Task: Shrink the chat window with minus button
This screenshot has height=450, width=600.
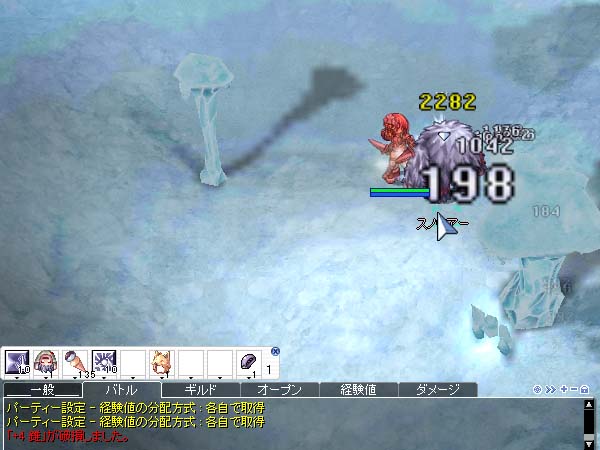Action: (x=573, y=389)
